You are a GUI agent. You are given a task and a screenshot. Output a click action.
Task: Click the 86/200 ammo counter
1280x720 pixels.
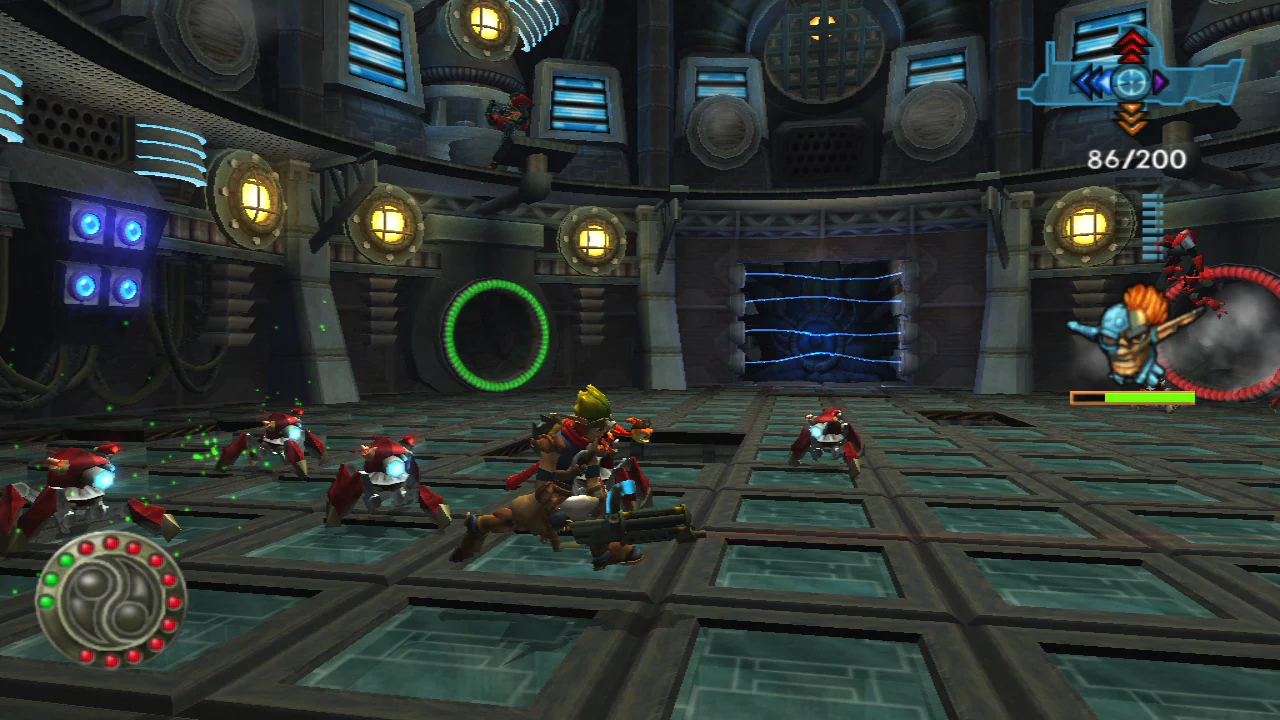tap(1135, 158)
